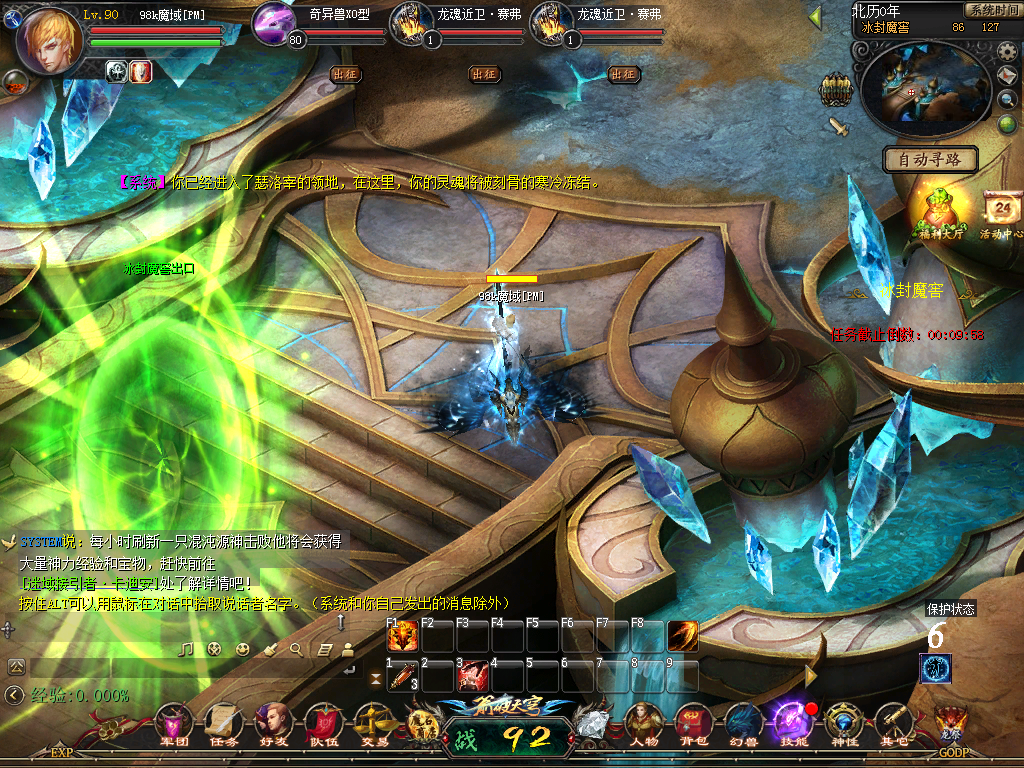
Task: Open the 背包 backpack inventory
Action: (x=693, y=722)
